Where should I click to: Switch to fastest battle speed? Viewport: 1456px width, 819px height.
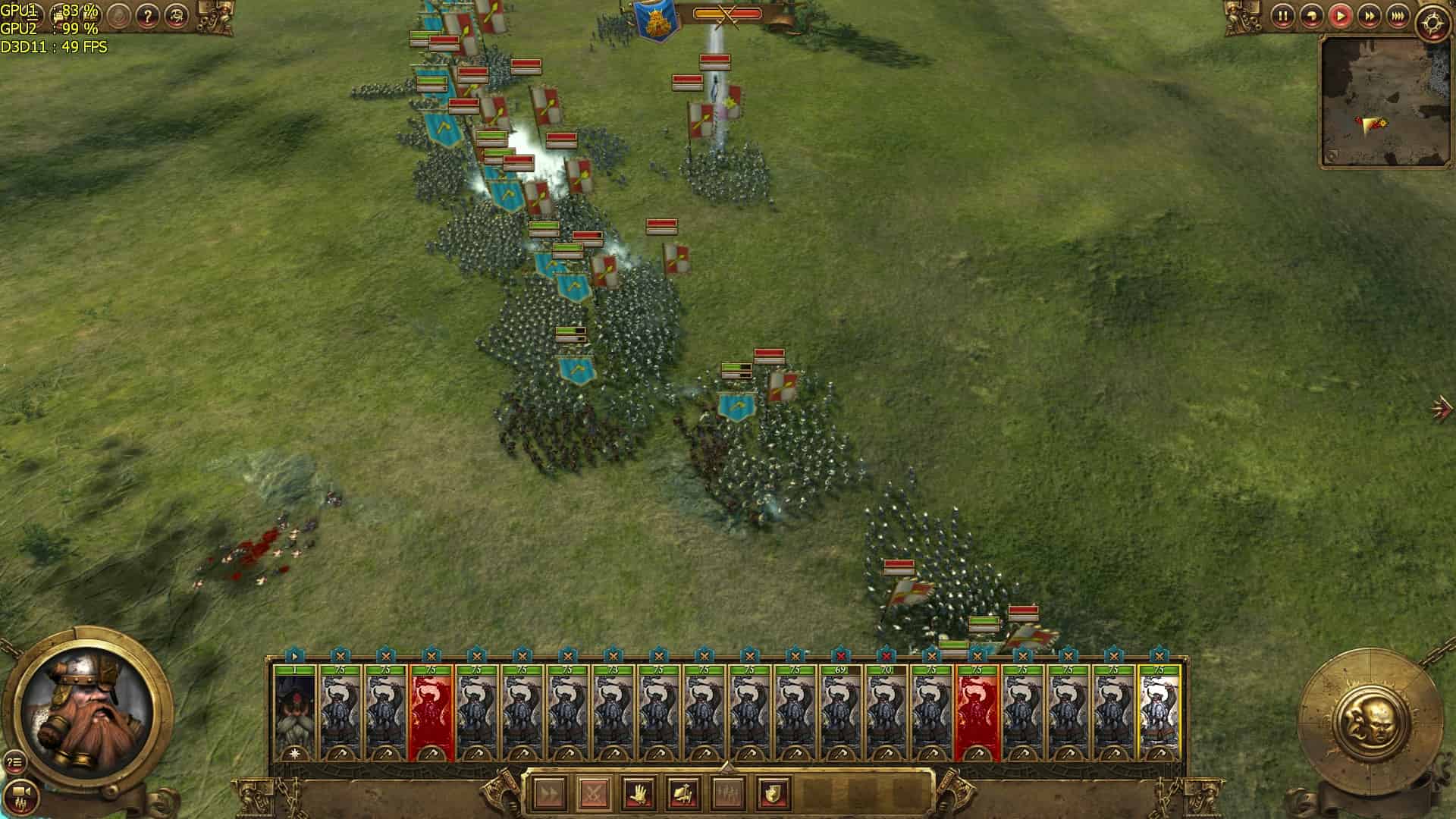pos(1398,16)
